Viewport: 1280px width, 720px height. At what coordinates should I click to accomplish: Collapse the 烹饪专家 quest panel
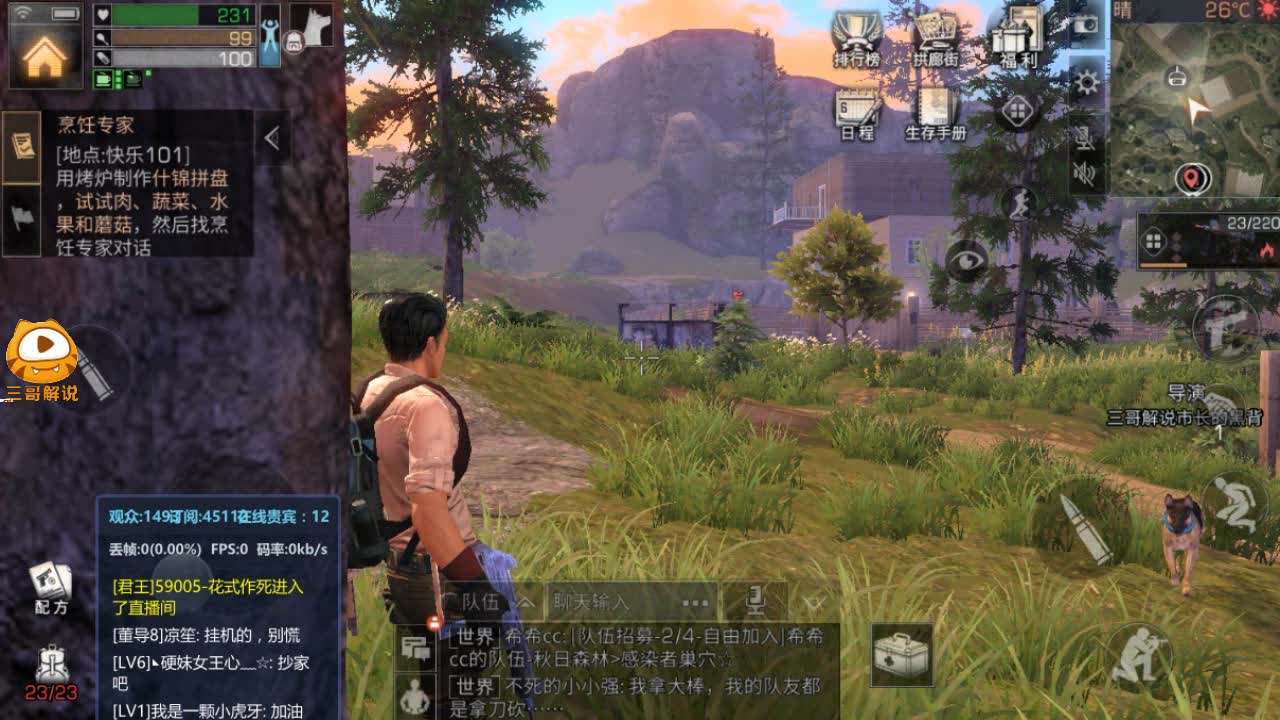(x=272, y=138)
